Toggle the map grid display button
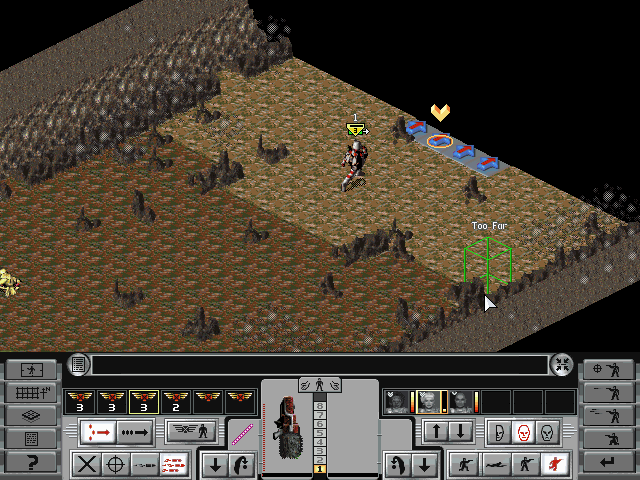 click(30, 392)
